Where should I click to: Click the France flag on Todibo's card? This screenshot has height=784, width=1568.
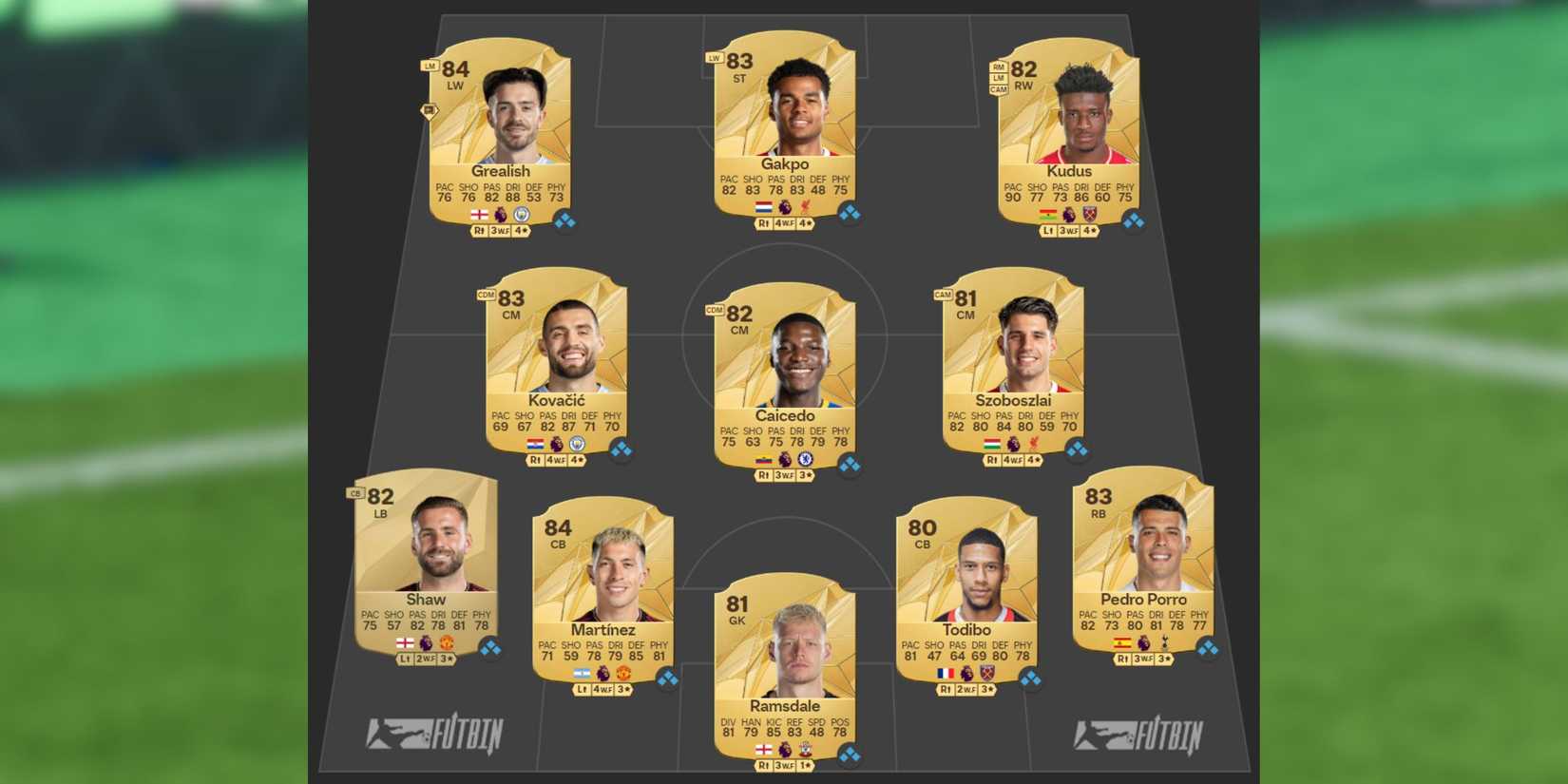tap(947, 673)
